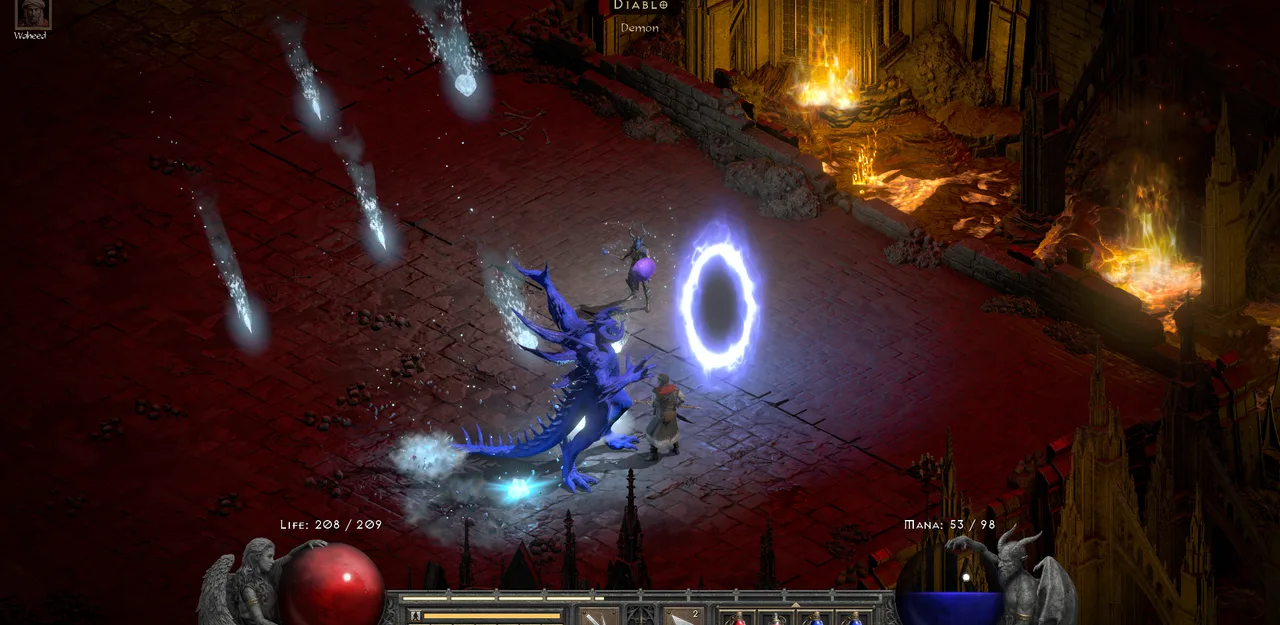This screenshot has width=1280, height=625.
Task: Open the gothic mini menu panel button
Action: click(x=641, y=615)
